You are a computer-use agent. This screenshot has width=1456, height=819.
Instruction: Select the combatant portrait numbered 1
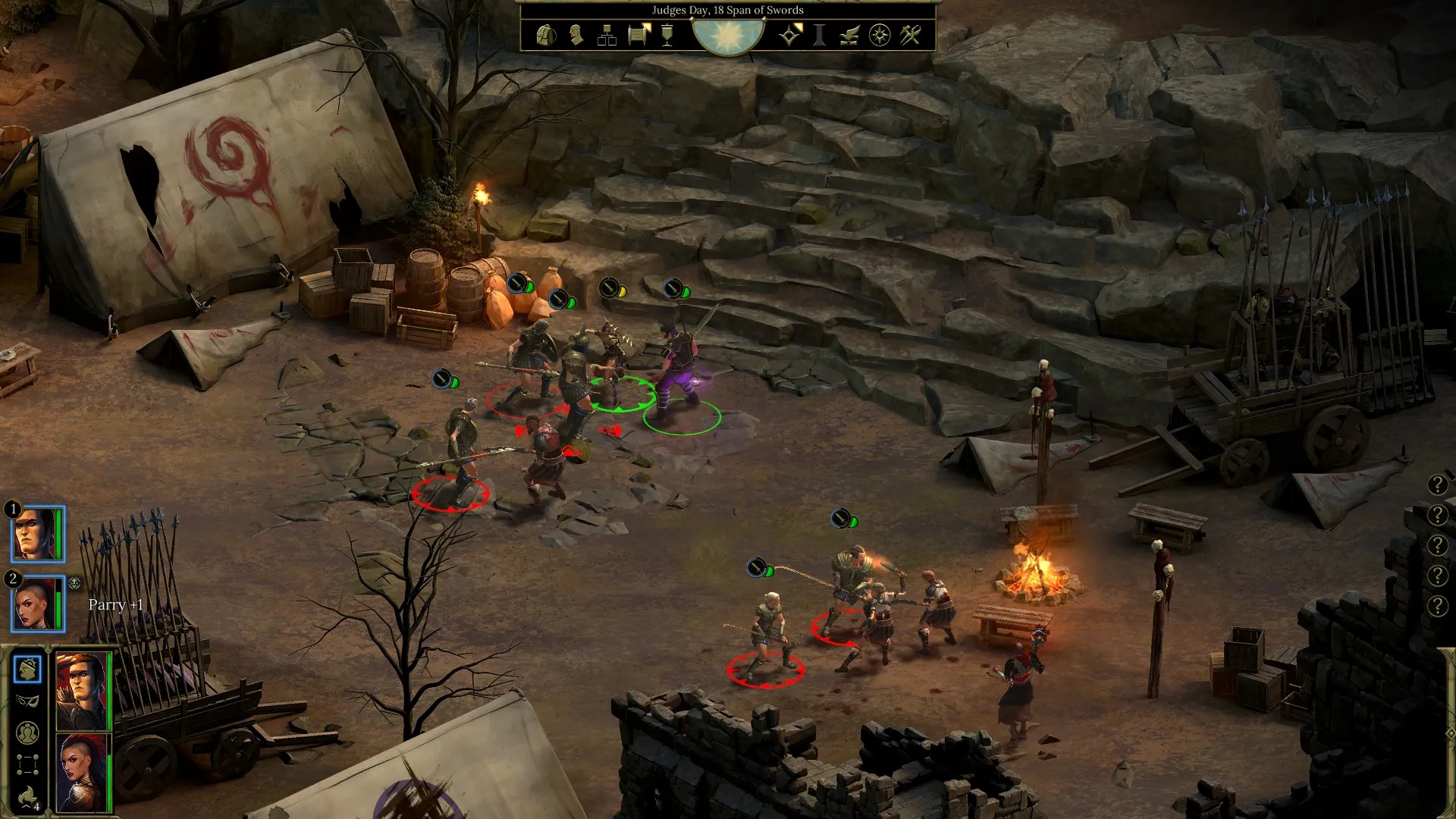click(x=37, y=534)
